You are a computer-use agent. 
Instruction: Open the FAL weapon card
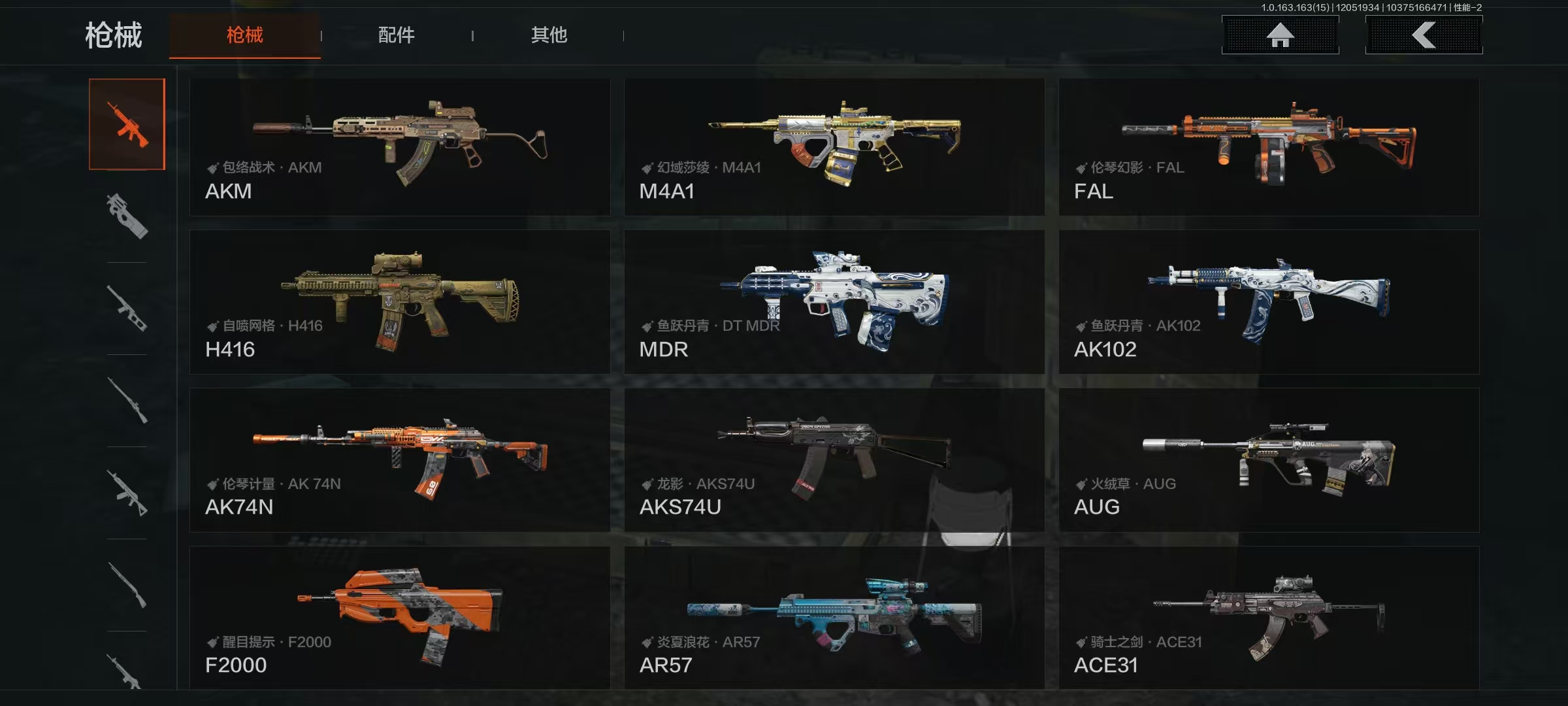click(1268, 147)
